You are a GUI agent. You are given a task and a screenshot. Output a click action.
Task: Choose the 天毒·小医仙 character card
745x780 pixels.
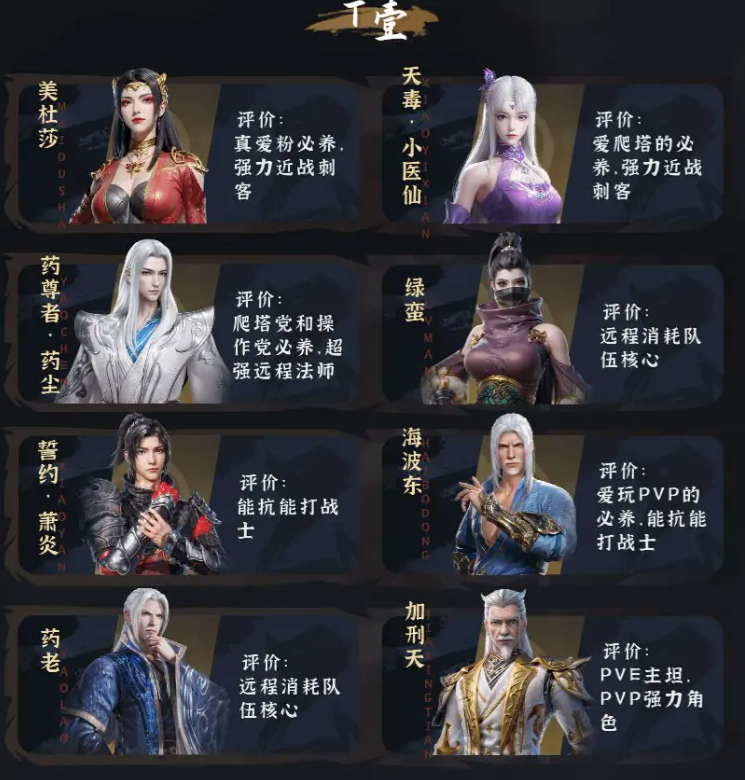pyautogui.click(x=553, y=150)
